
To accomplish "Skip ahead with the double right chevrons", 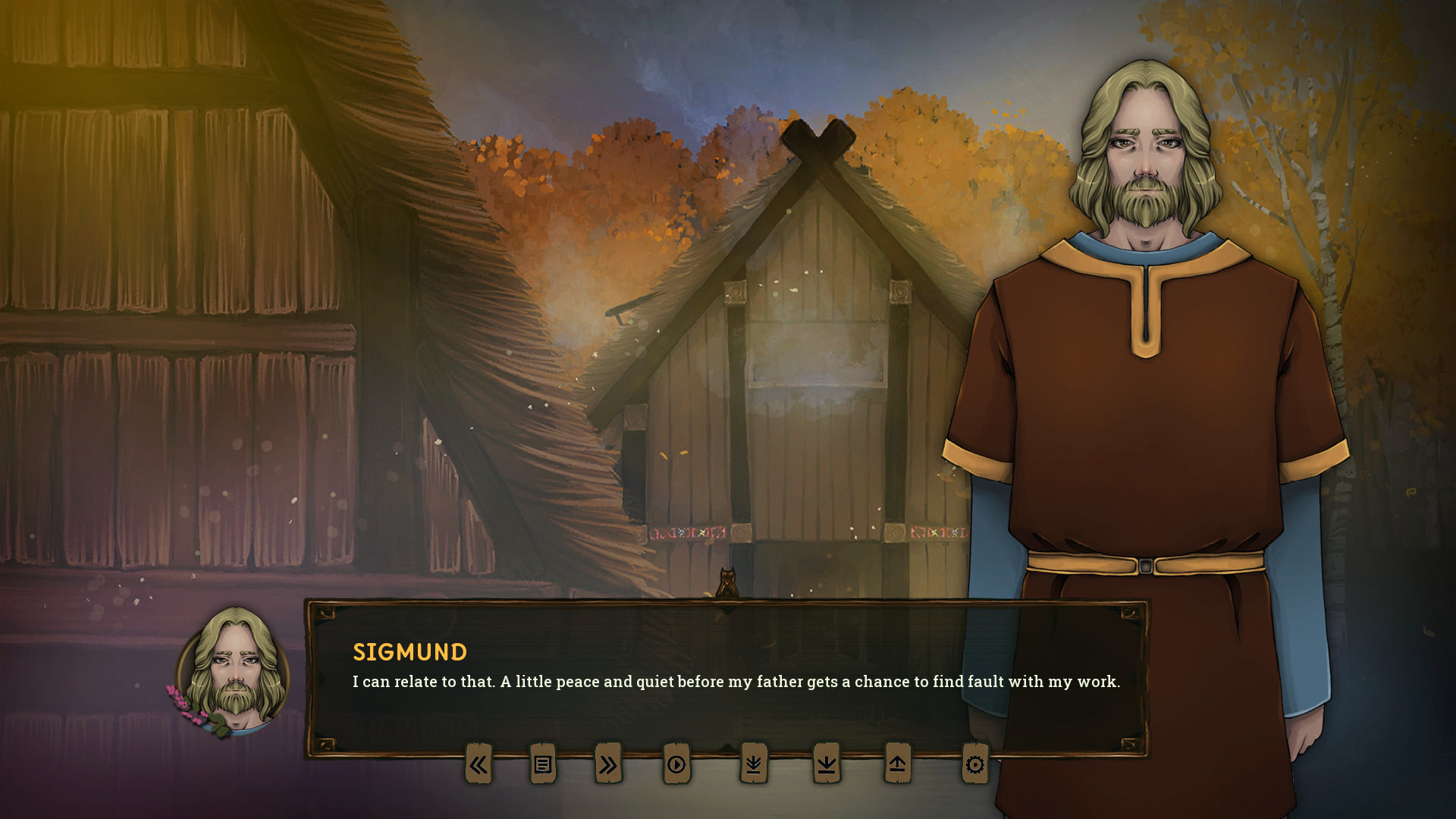I will [608, 764].
